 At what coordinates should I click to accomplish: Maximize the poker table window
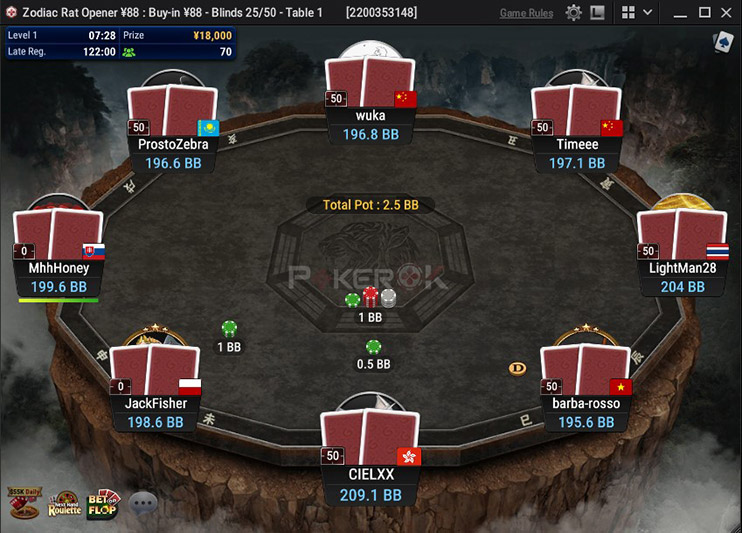point(703,13)
